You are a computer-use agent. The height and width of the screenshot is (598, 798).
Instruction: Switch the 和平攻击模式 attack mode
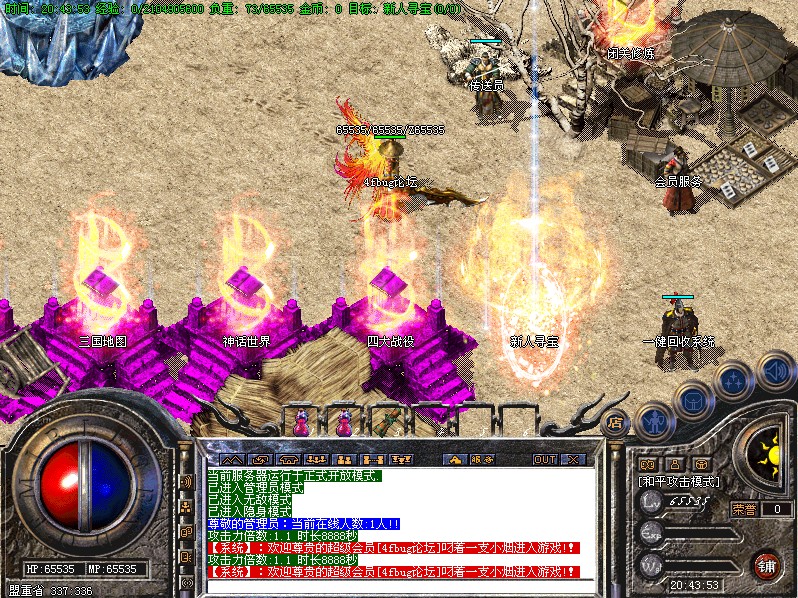(x=680, y=481)
